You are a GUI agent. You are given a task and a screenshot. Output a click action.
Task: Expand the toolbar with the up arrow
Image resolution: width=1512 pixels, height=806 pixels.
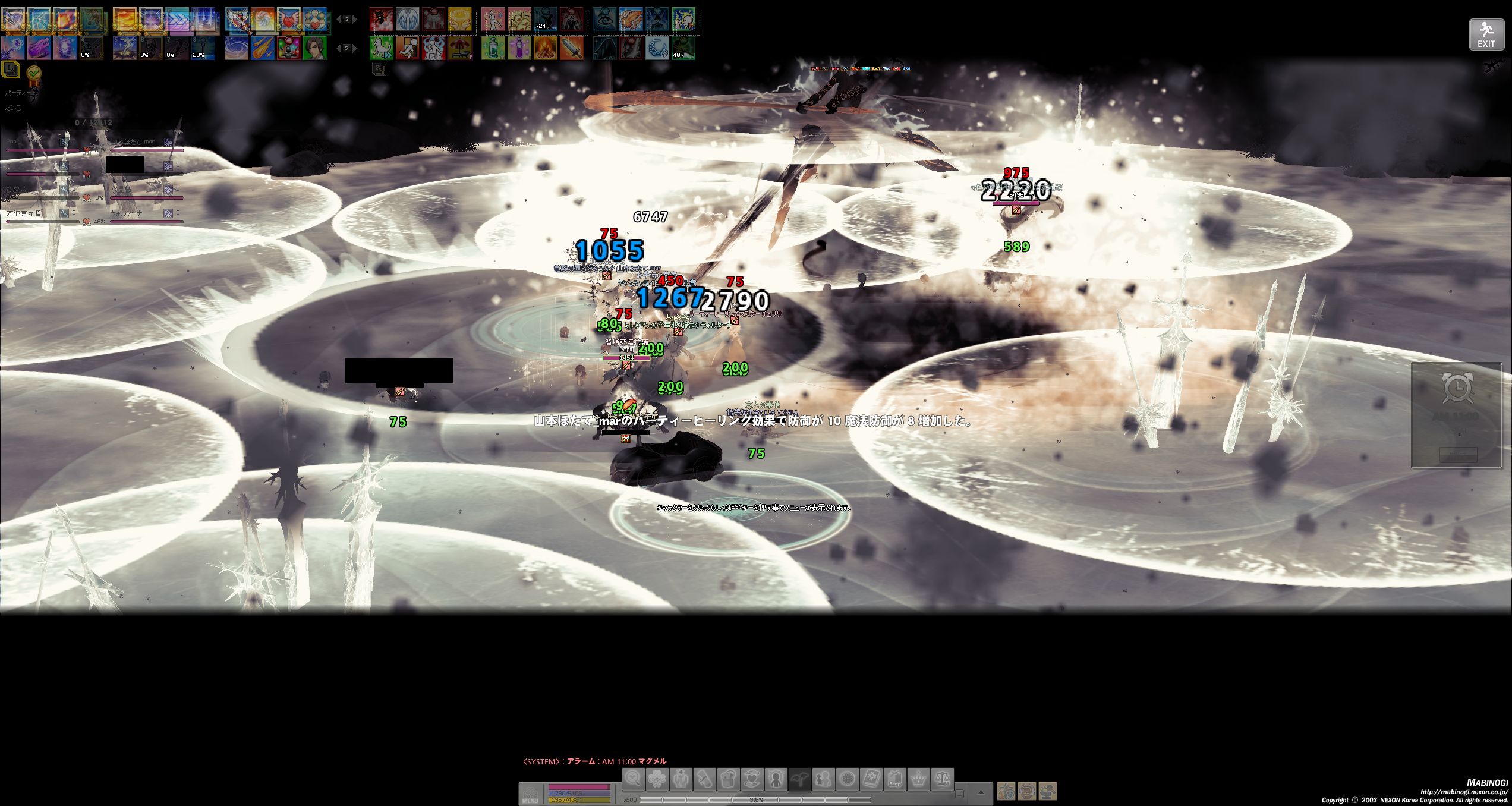(981, 793)
